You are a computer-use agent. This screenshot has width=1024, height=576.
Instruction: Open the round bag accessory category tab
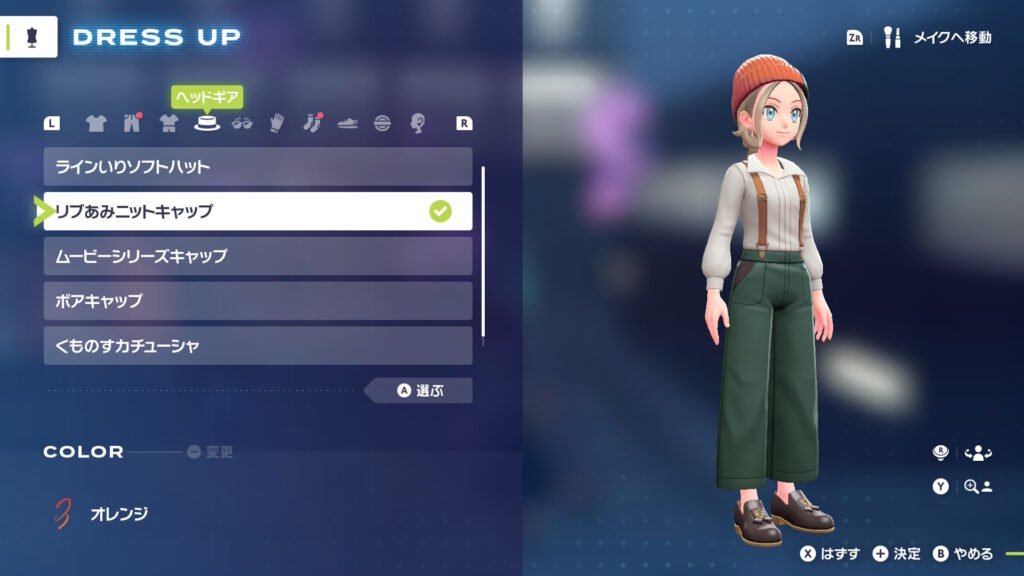click(x=382, y=124)
